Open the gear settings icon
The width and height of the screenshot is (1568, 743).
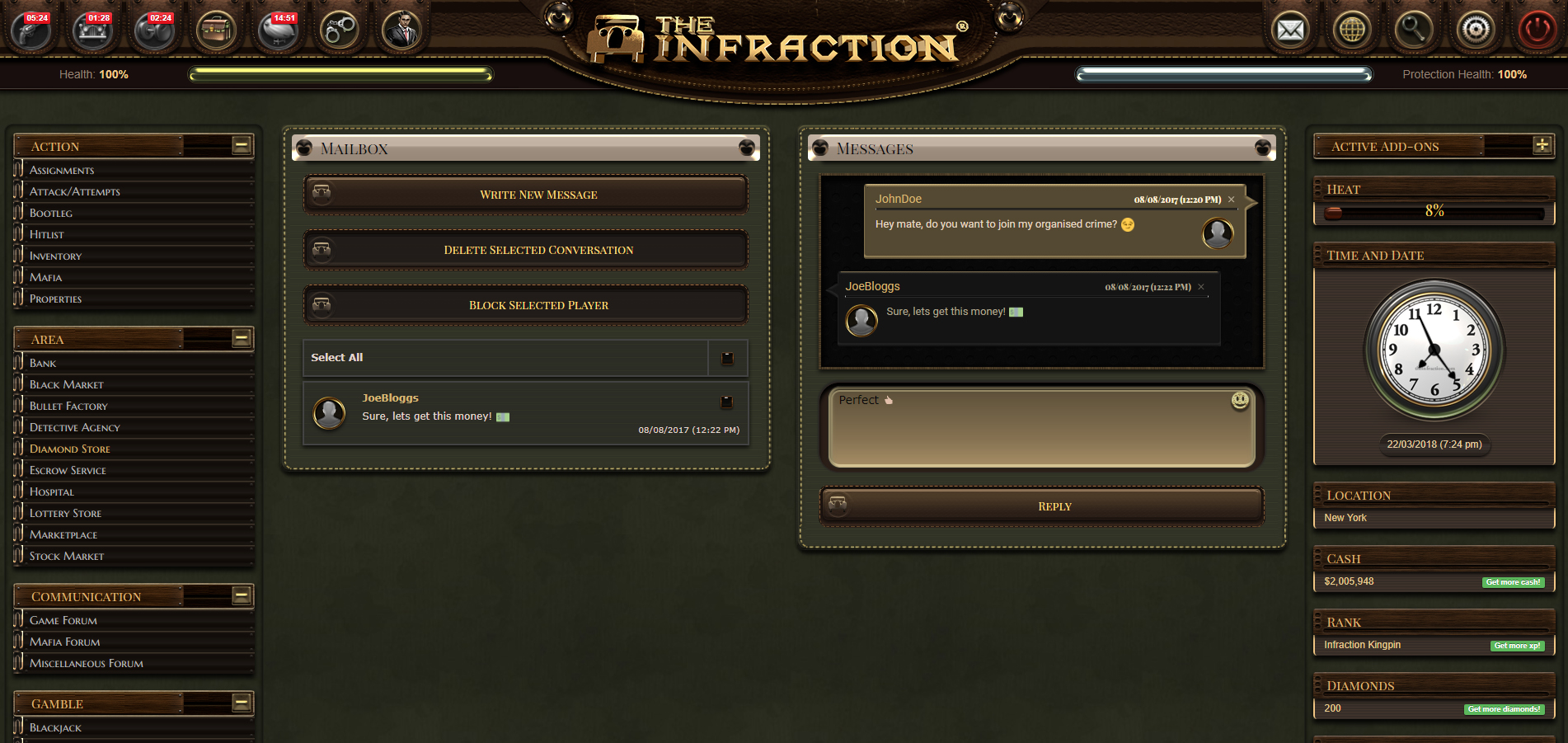coord(1476,31)
